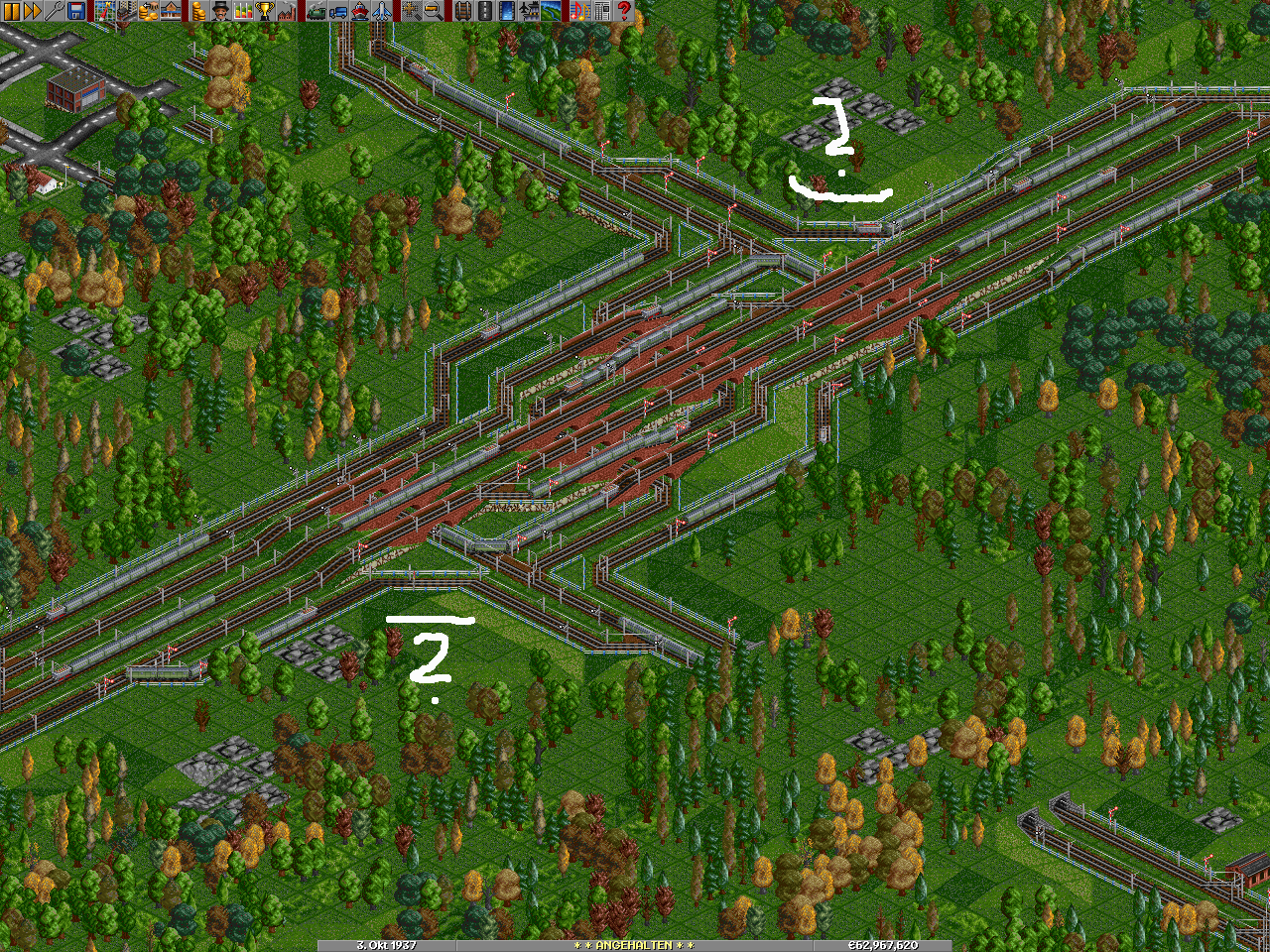The image size is (1270, 952).
Task: Open company finances coin stack icon
Action: 197,11
